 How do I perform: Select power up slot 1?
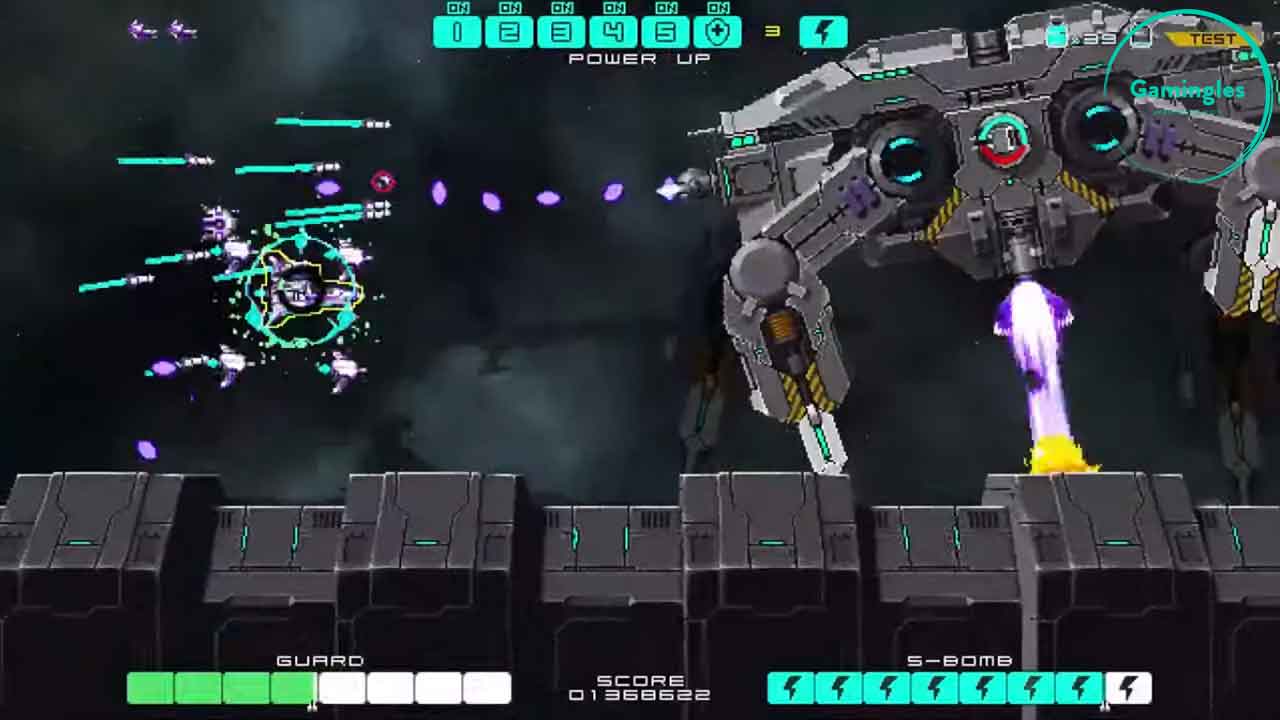point(457,32)
